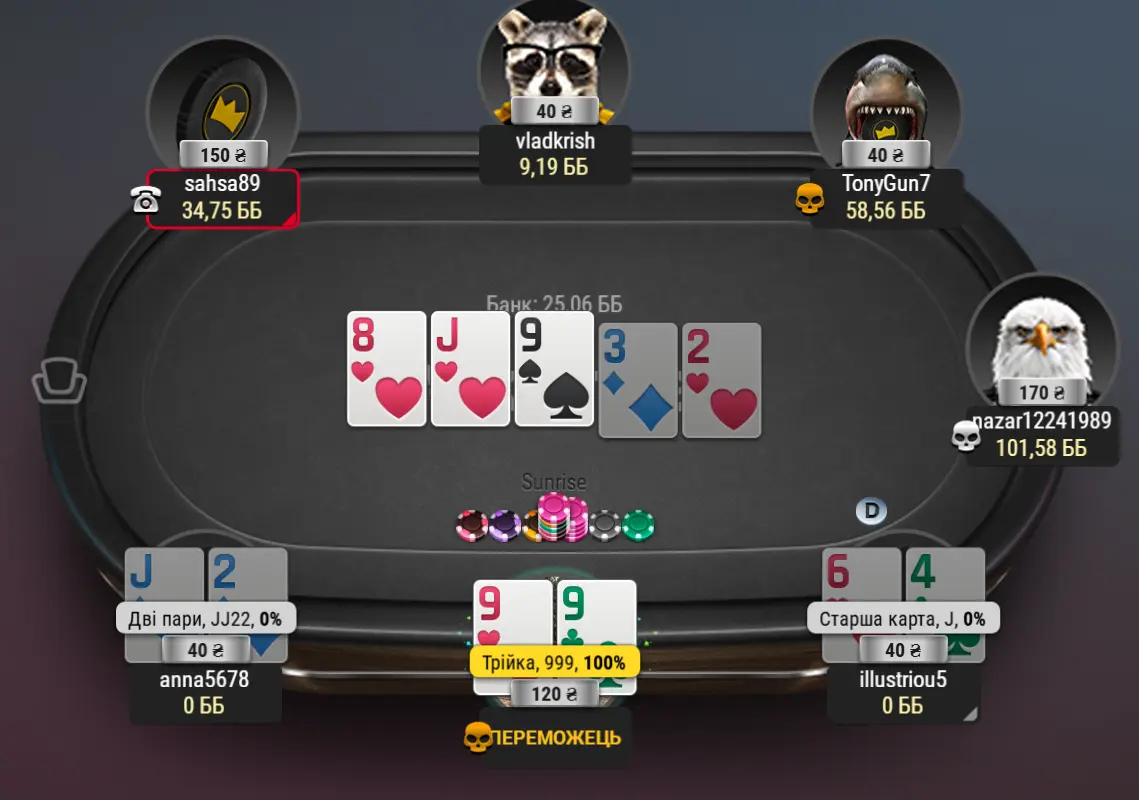Click the gold crown chip avatar of sahsa89

(222, 105)
